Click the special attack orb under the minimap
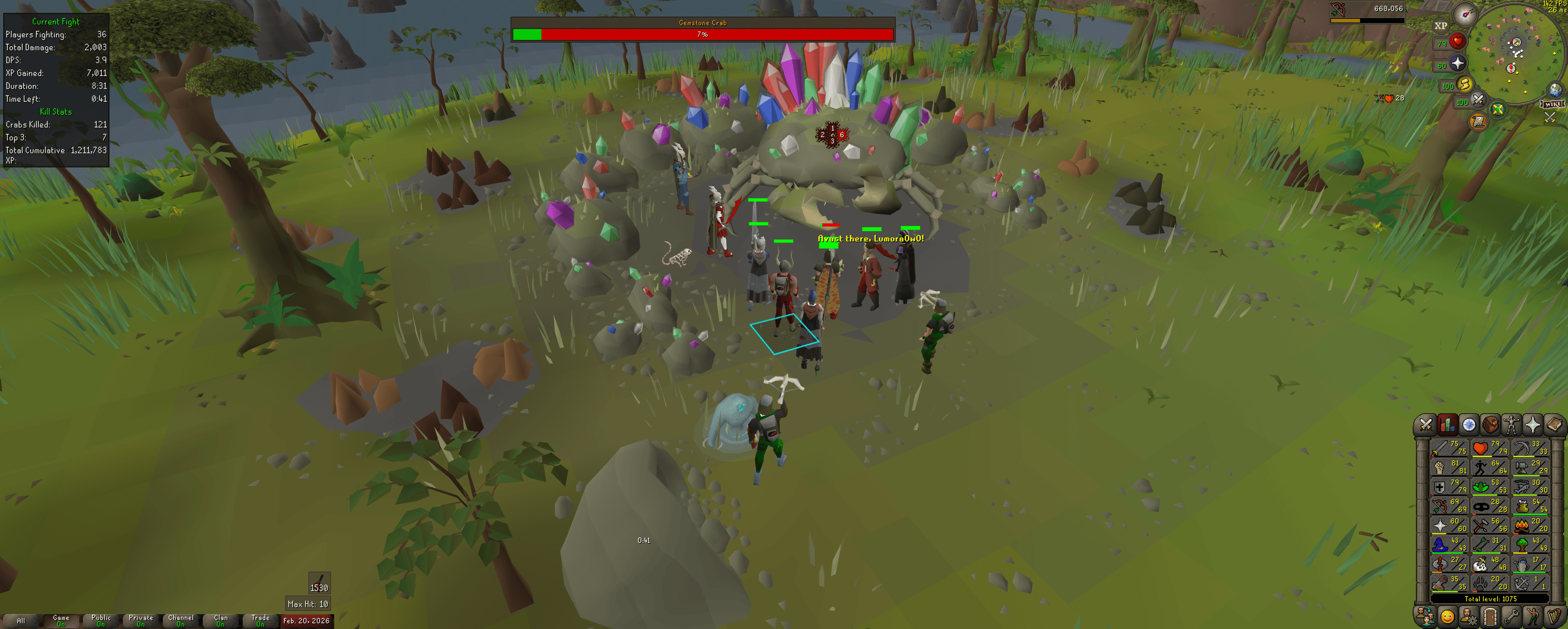Screen dimensions: 1568x629 (x=1478, y=101)
